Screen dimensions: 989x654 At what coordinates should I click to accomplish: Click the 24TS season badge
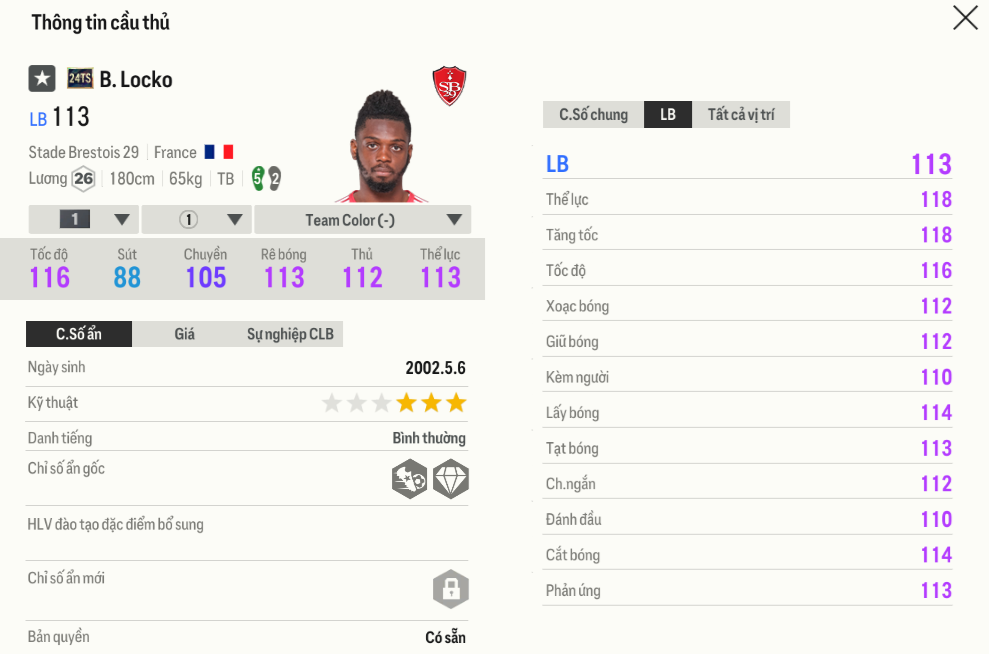coord(80,79)
